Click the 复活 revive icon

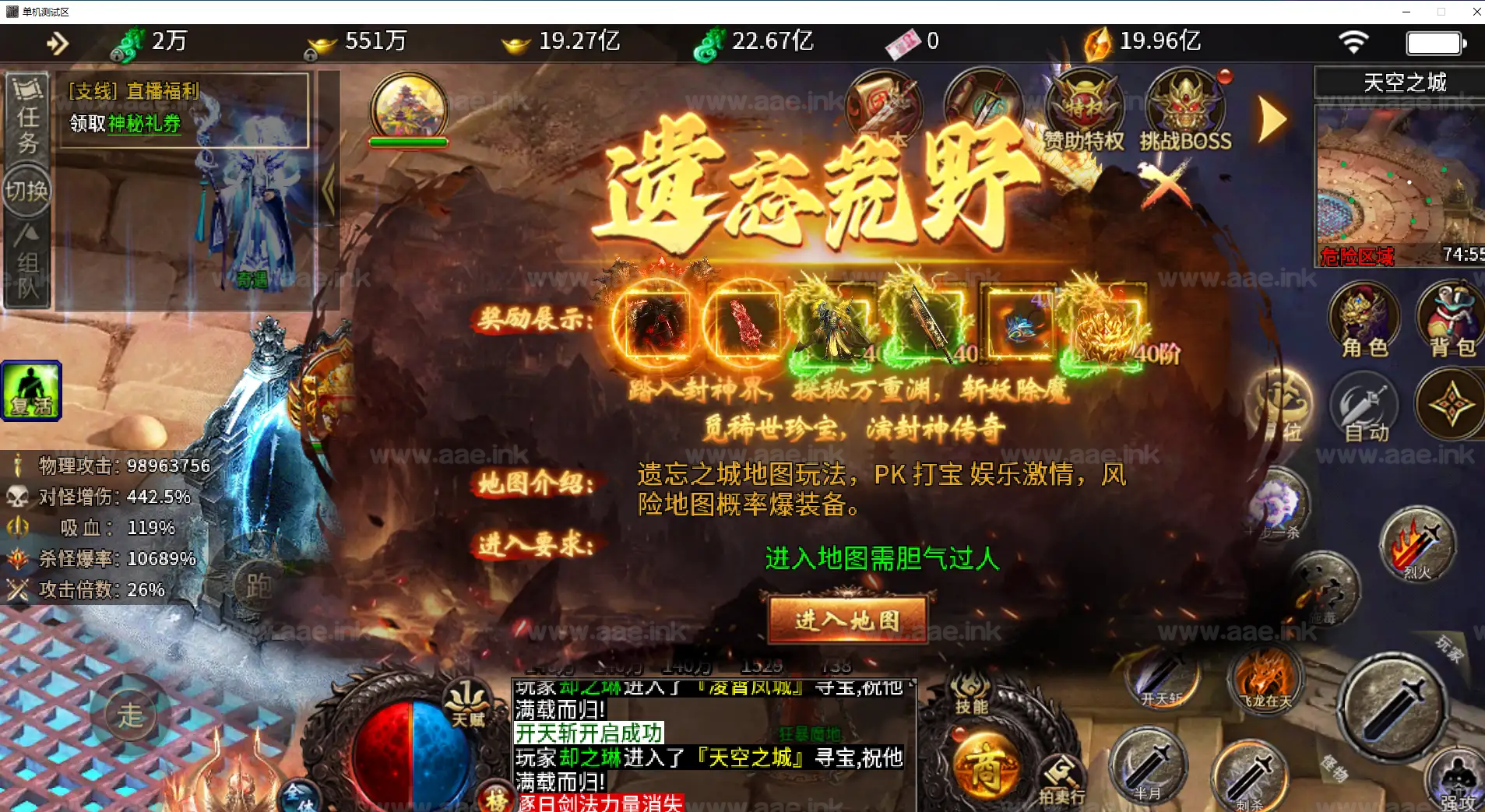point(30,391)
